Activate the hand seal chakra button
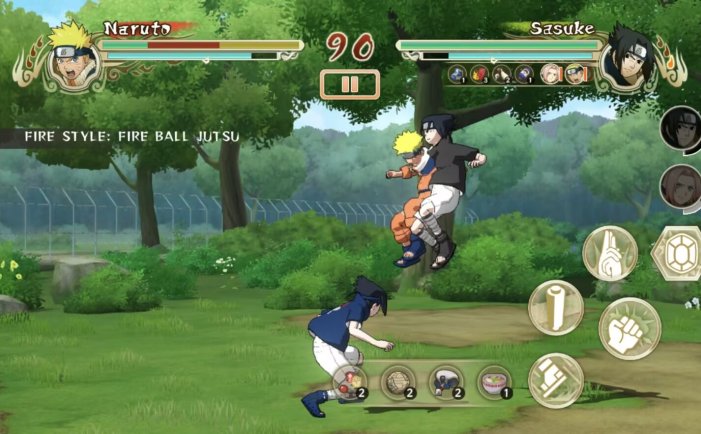 point(610,252)
